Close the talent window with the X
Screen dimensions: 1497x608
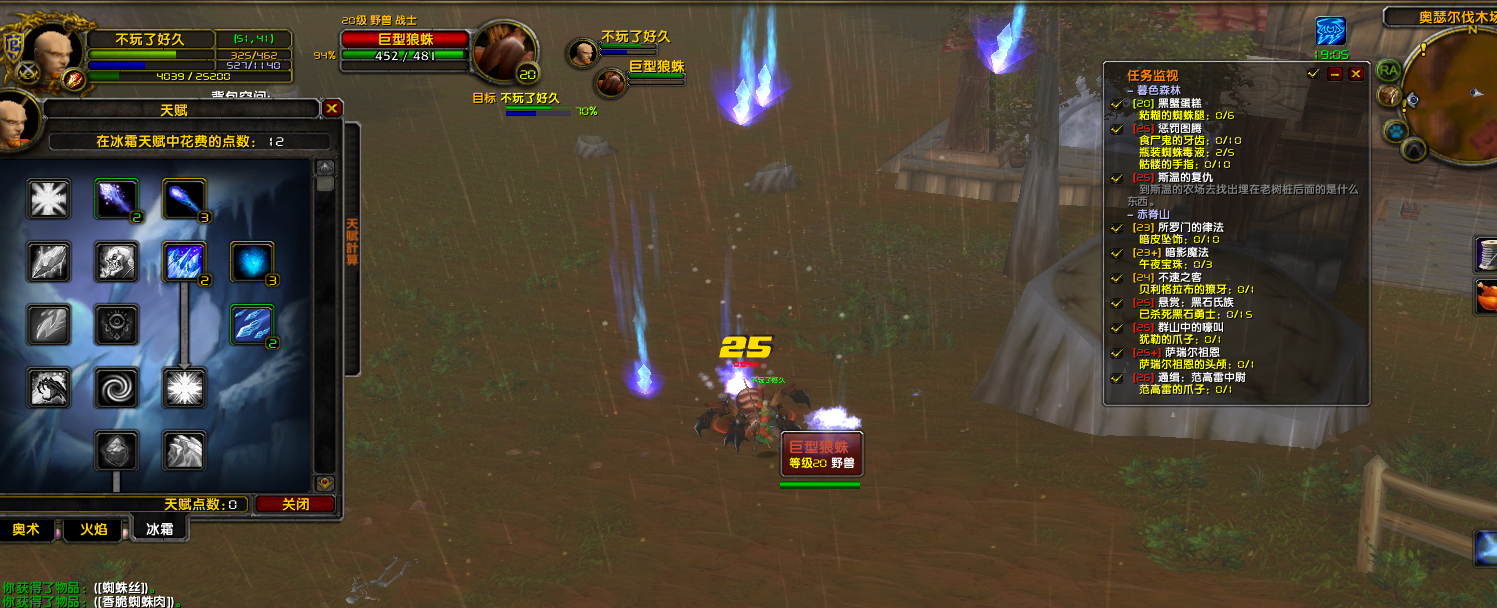(x=333, y=108)
